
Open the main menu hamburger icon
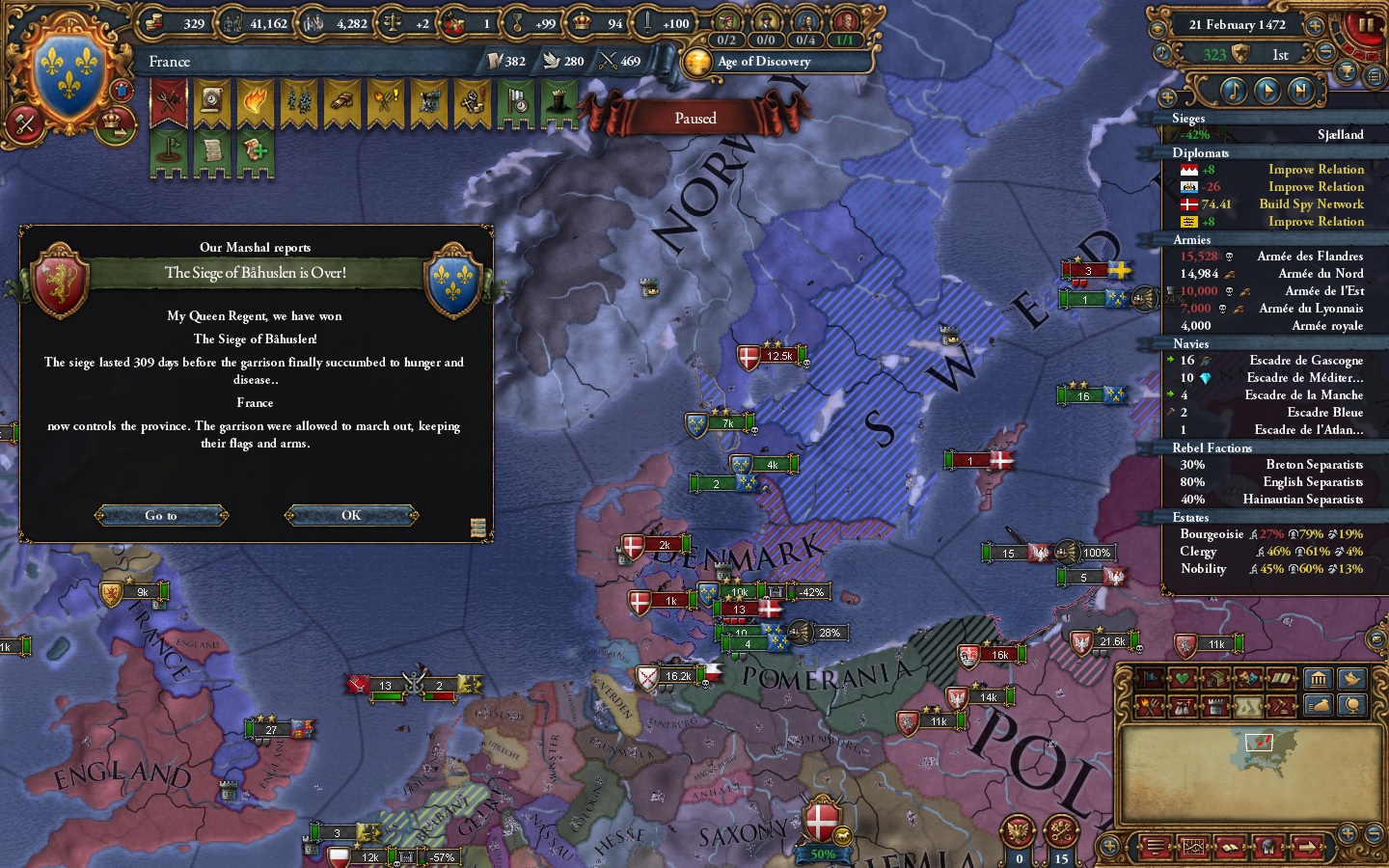[1154, 847]
